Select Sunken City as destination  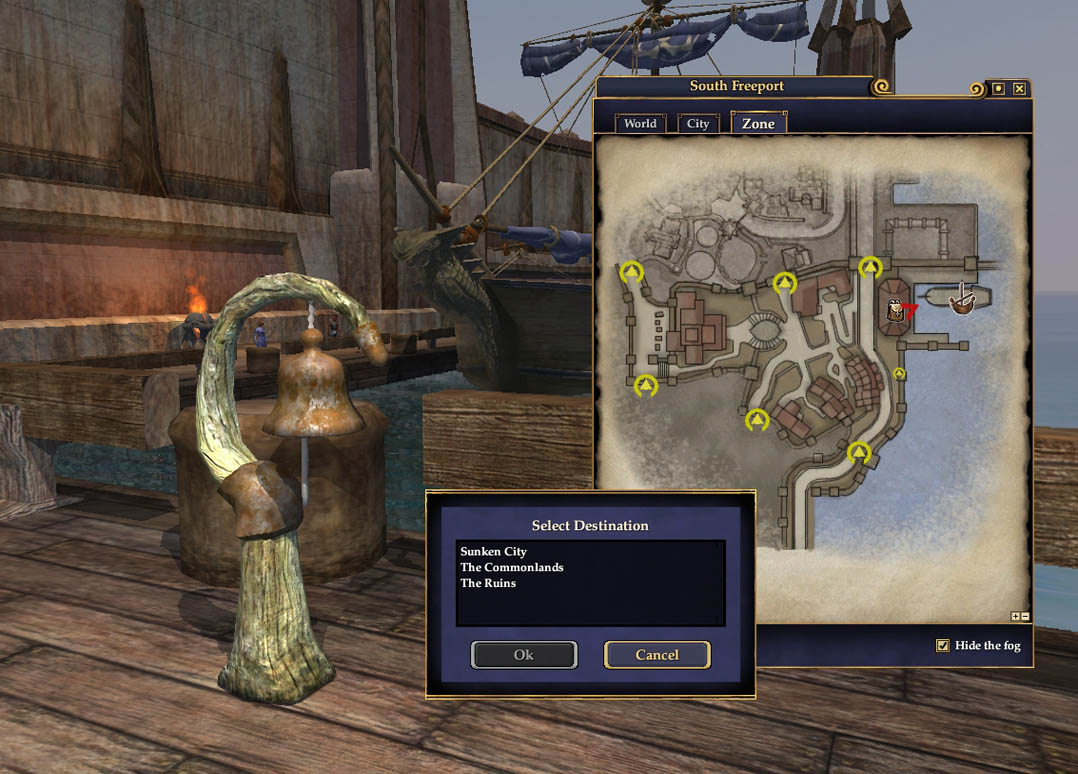click(493, 551)
